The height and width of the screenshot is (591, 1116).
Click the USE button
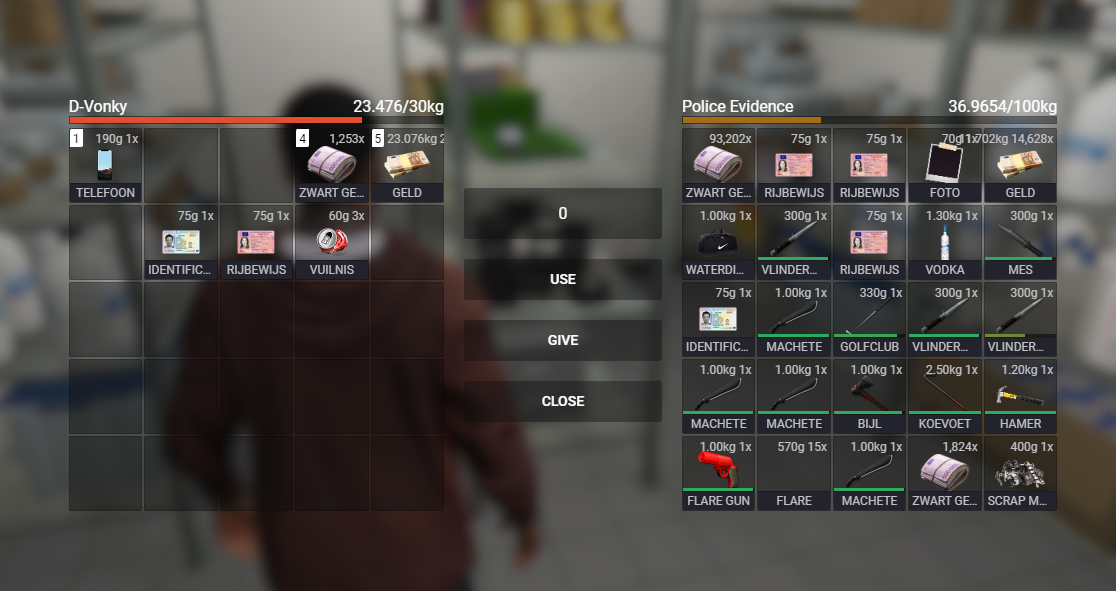point(562,279)
